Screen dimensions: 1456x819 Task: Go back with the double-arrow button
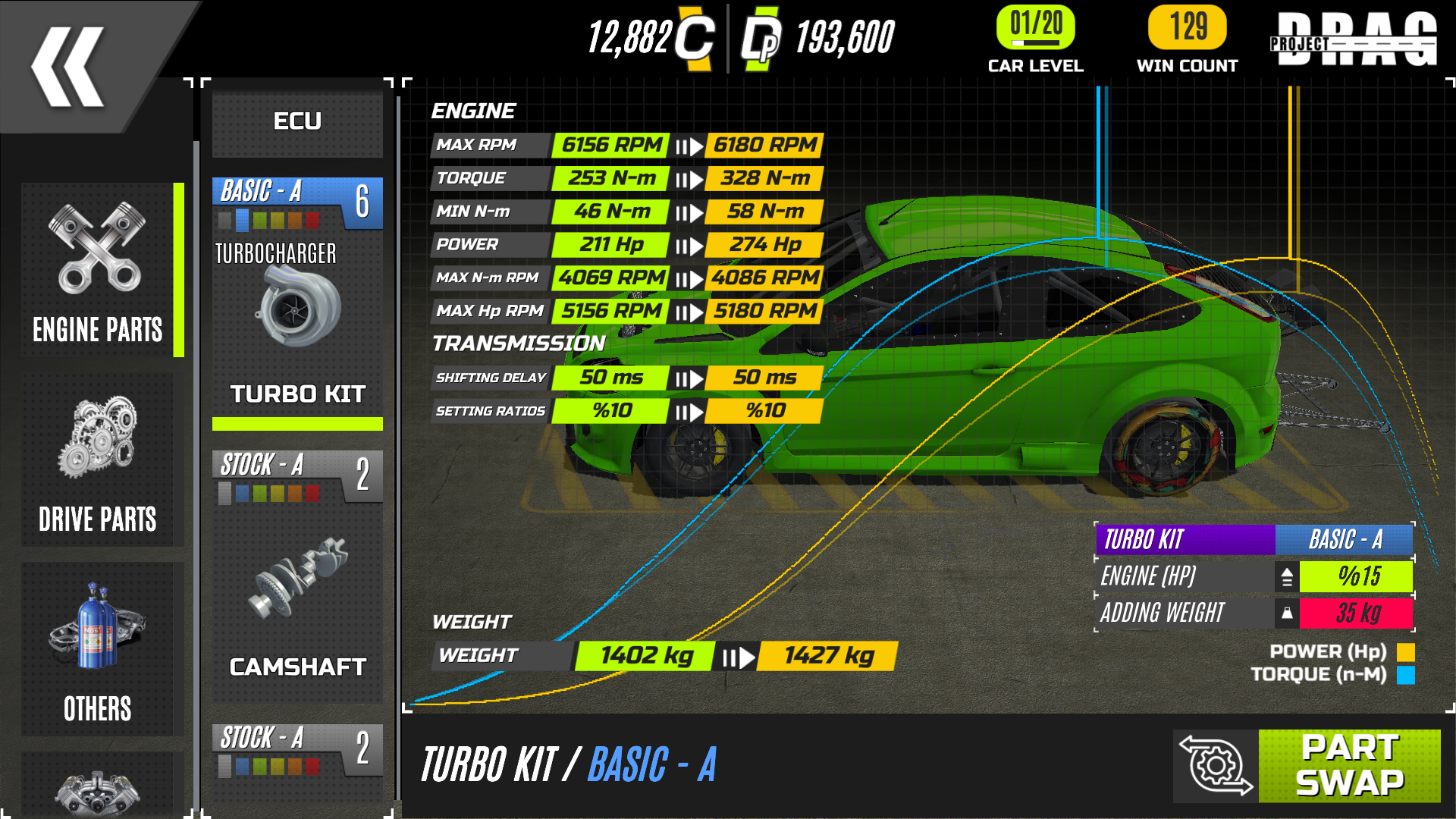point(68,67)
